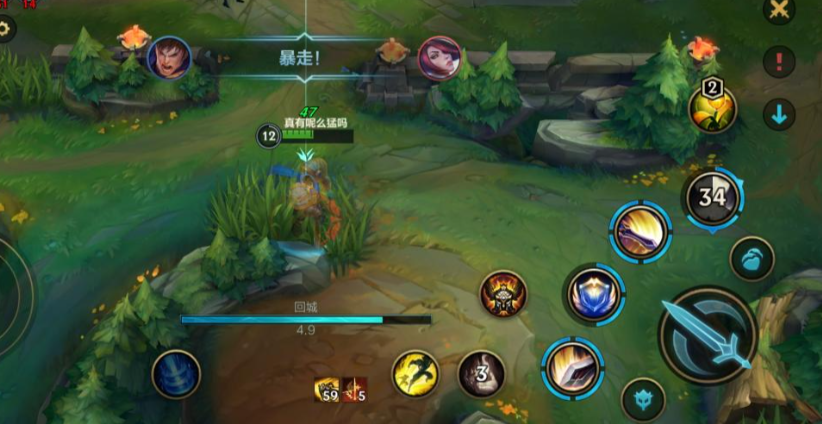Activate the fiery armored helmet item

pos(503,295)
